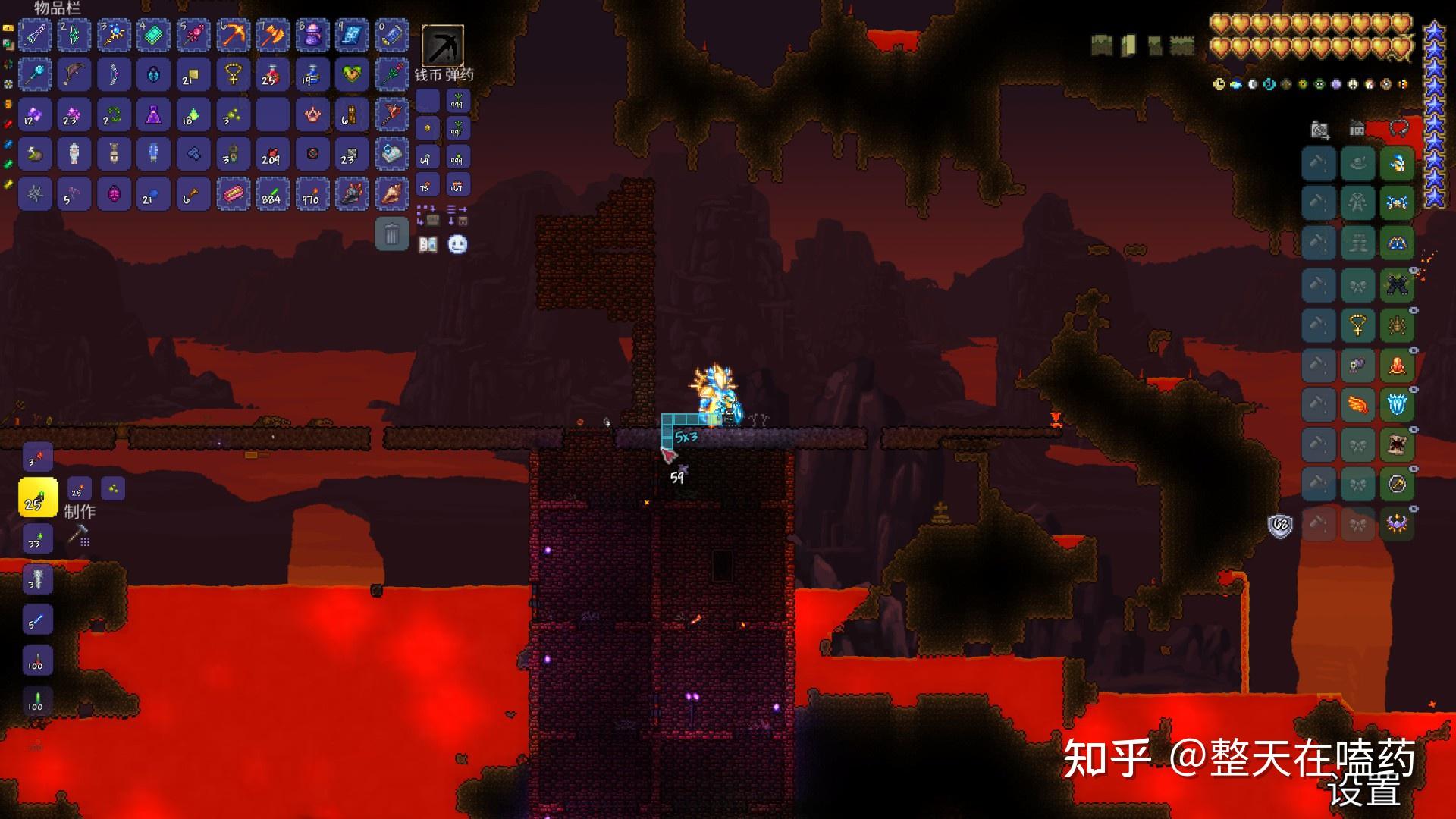Click the gold cross necklace in inventory

pos(233,75)
